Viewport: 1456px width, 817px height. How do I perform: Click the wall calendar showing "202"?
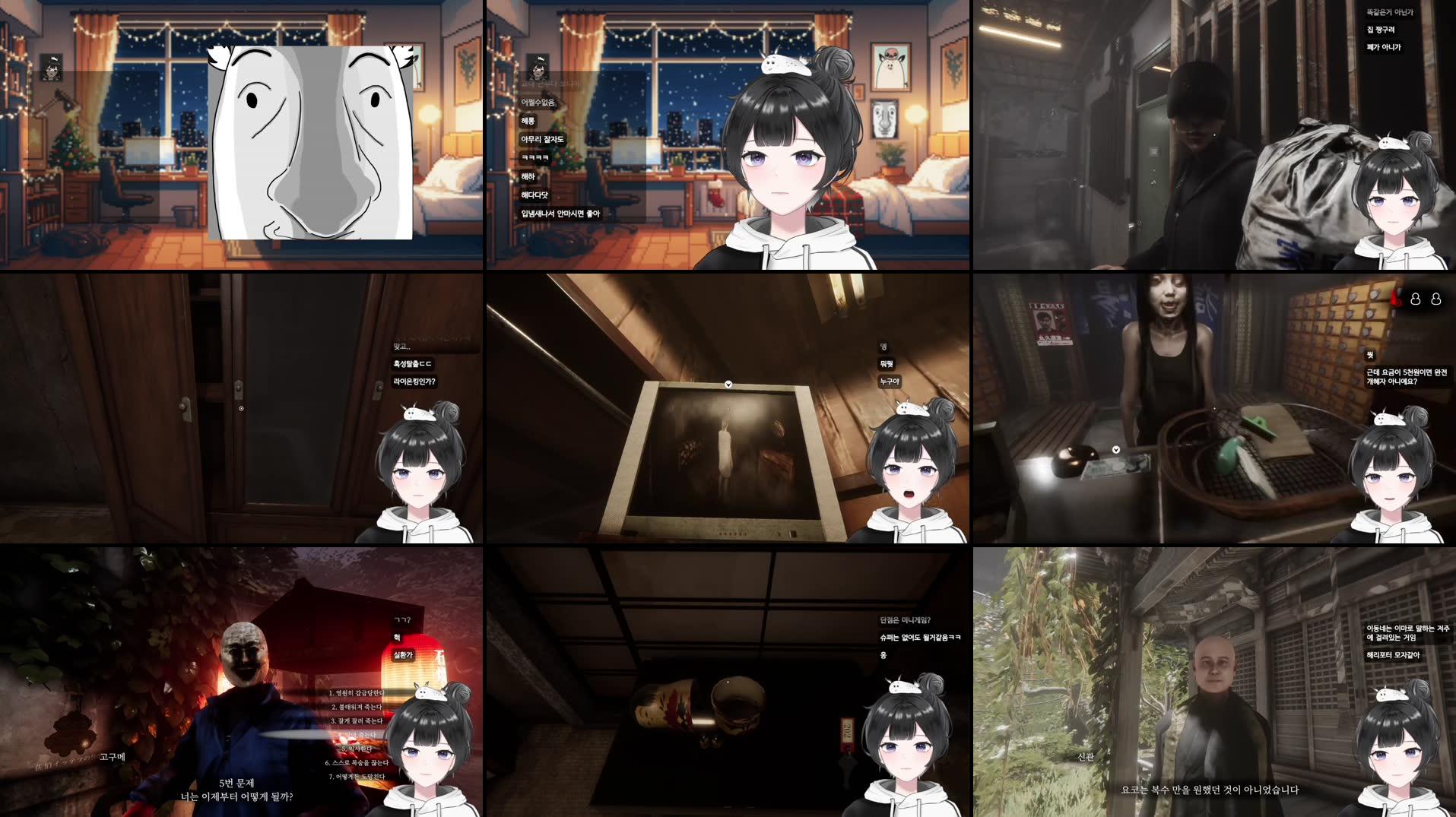(846, 730)
